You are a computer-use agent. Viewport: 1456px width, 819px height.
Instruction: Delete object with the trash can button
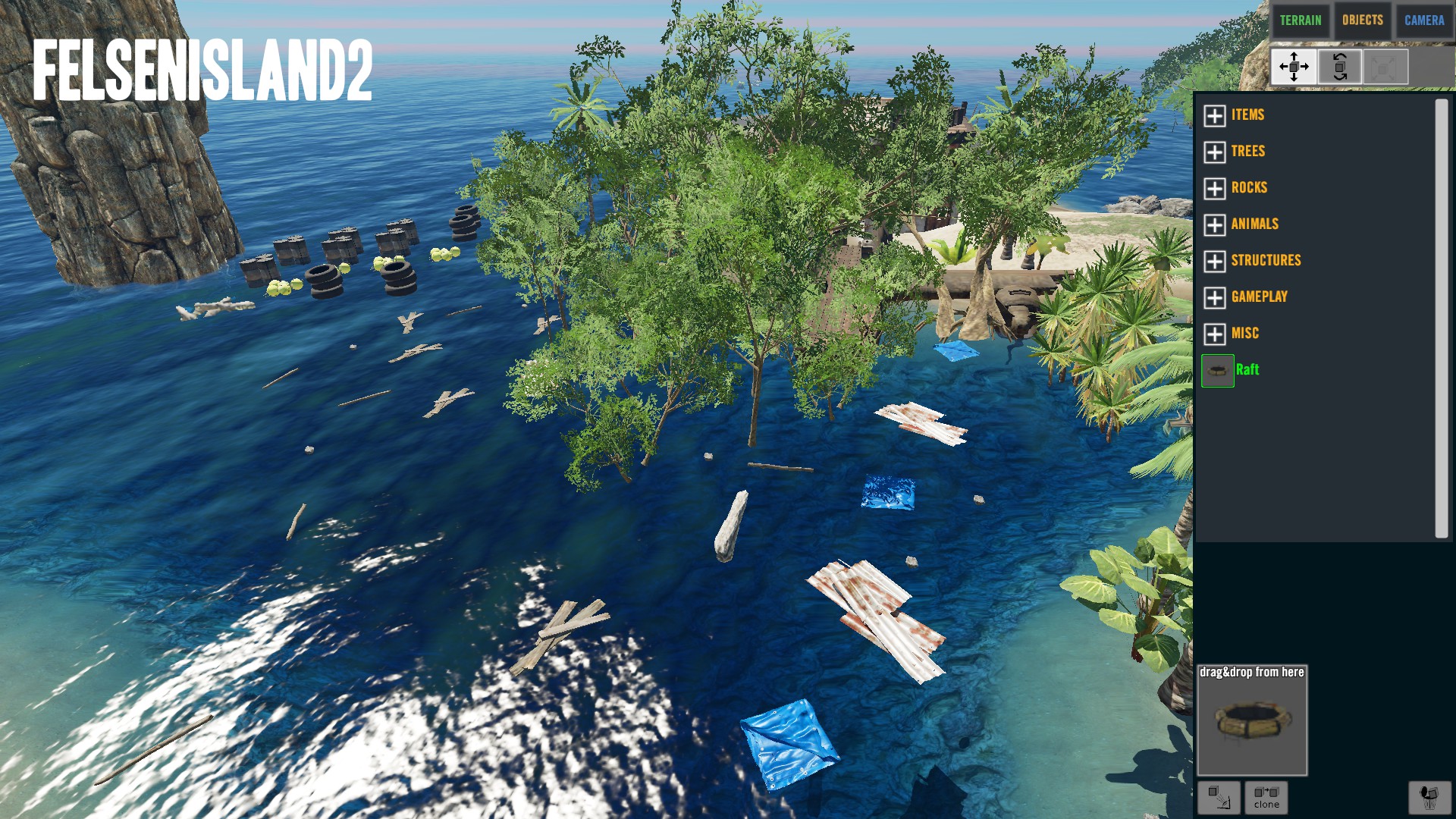[1429, 797]
